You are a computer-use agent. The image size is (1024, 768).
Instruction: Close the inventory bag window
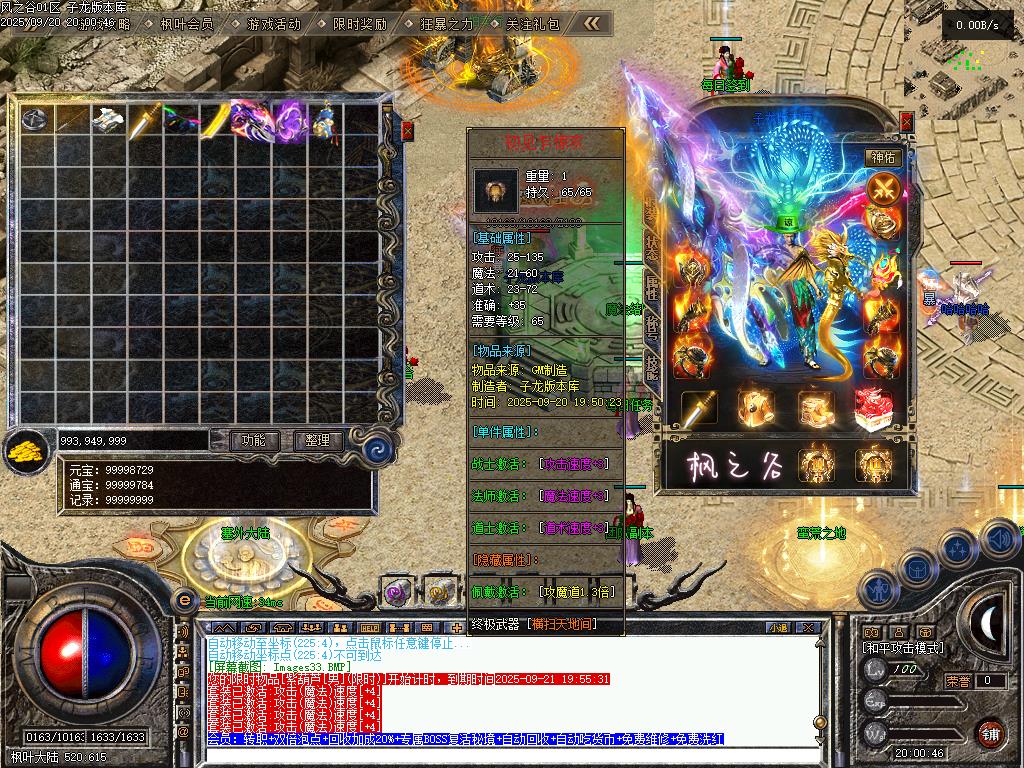(x=407, y=130)
